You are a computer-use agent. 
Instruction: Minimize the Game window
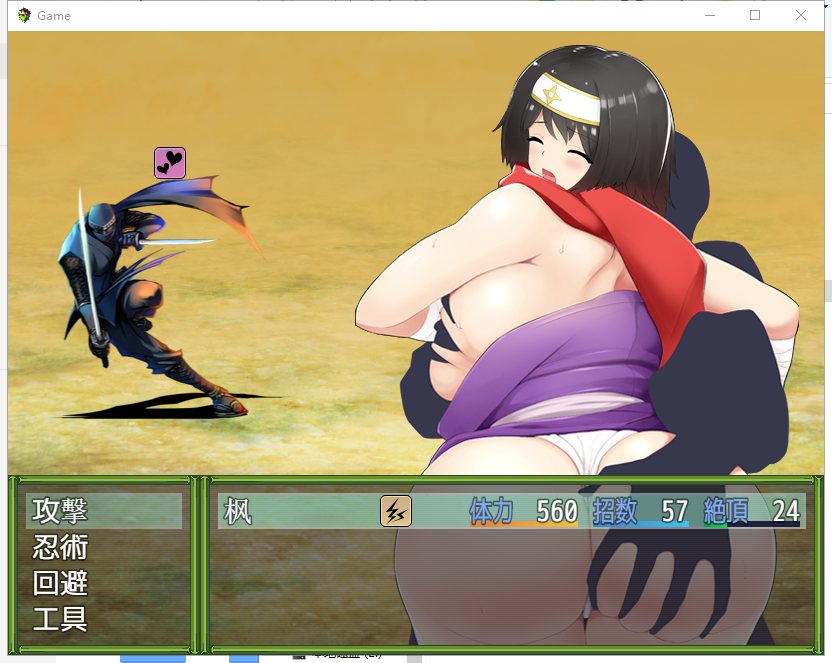[709, 15]
